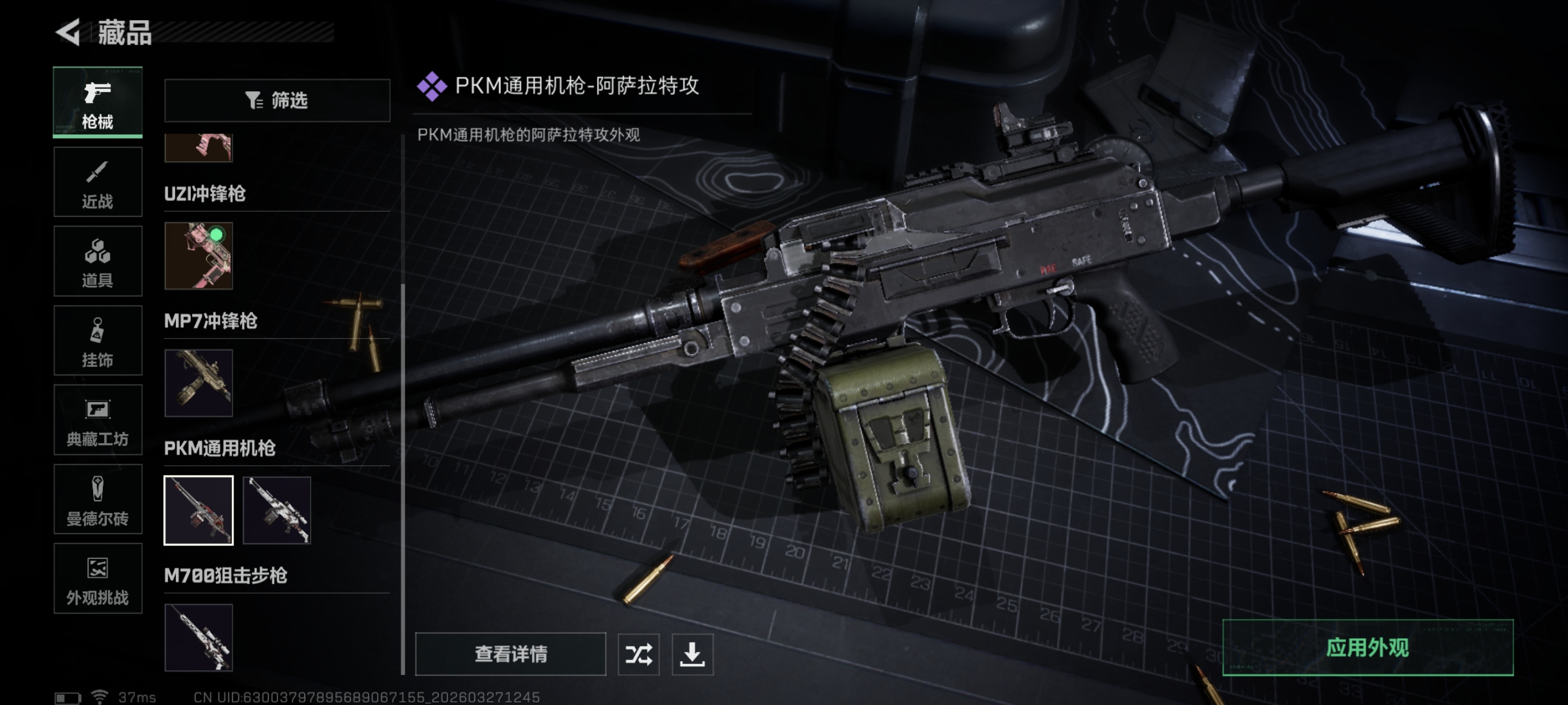This screenshot has height=705, width=1568.
Task: Apply the skin with 应用外观
Action: coord(1367,648)
